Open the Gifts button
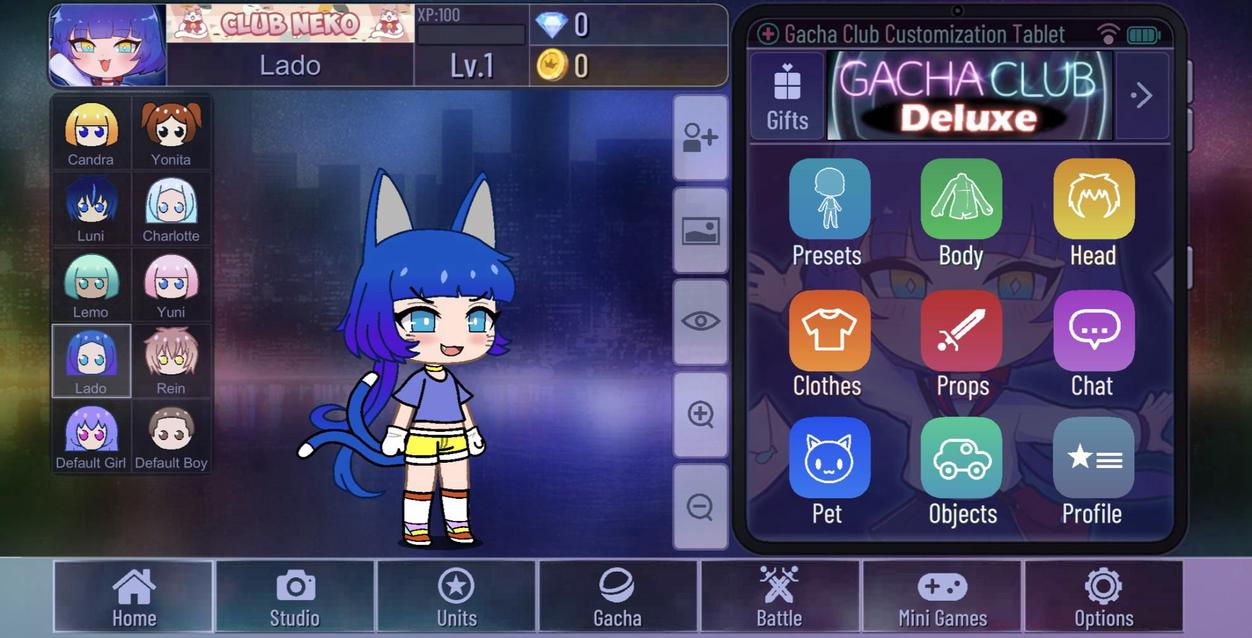Image resolution: width=1252 pixels, height=638 pixels. click(x=787, y=96)
